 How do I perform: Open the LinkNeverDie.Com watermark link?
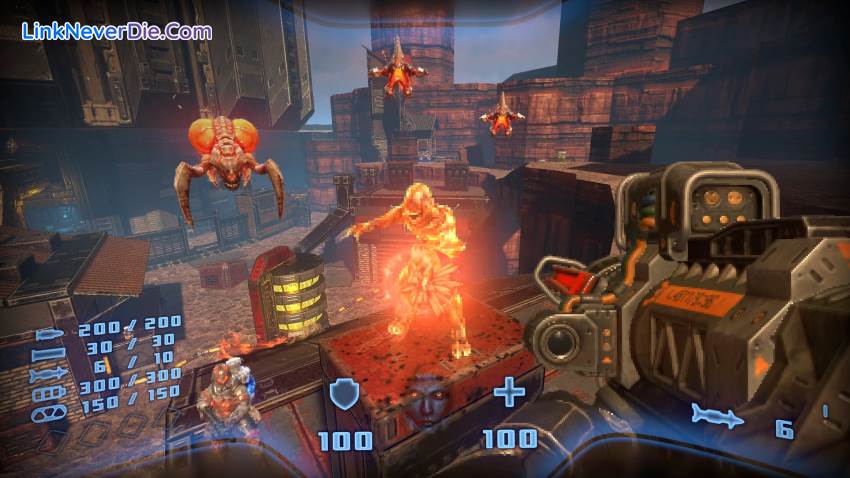[117, 31]
